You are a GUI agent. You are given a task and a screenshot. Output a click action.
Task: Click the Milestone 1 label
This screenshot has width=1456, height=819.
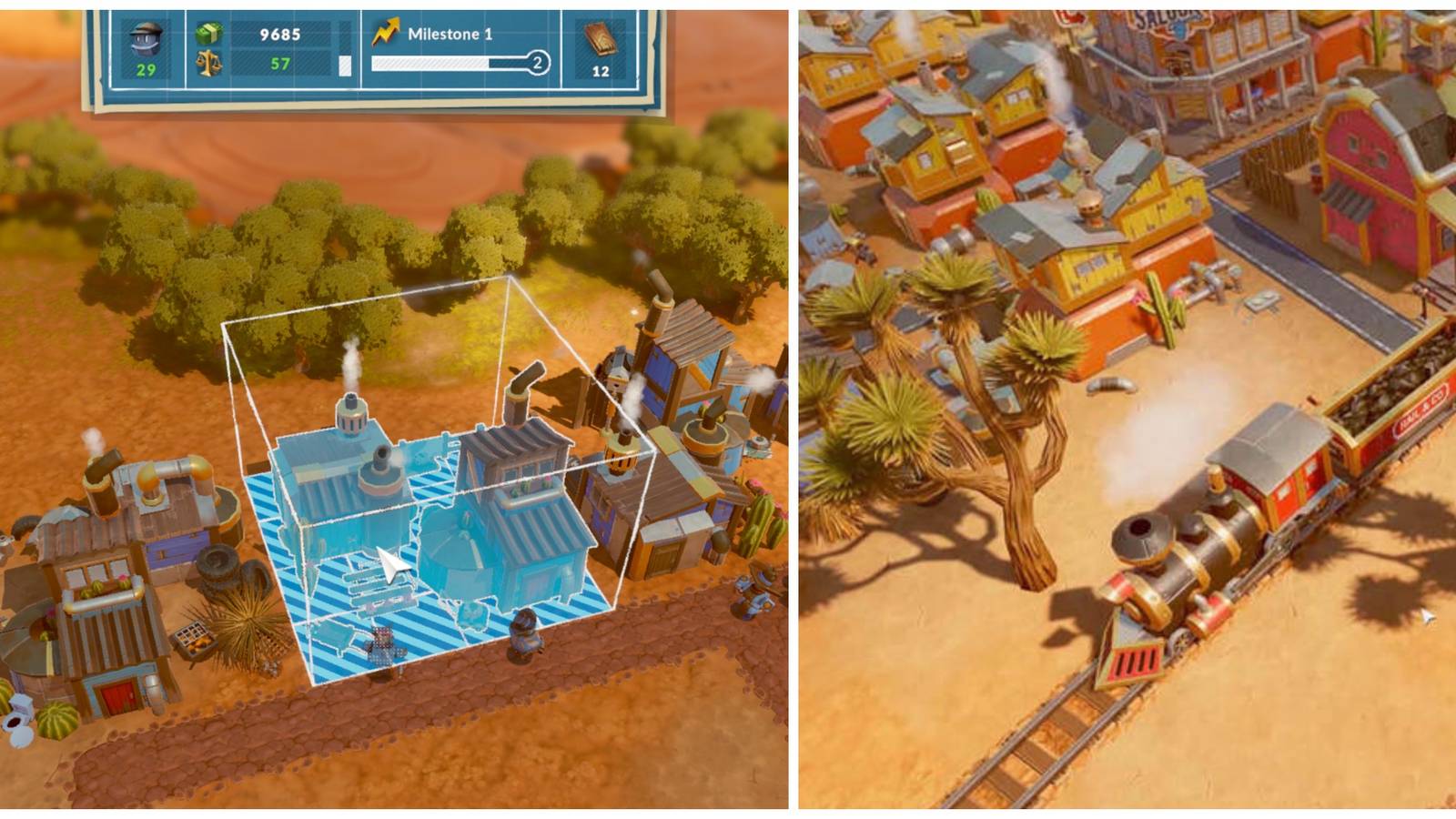[448, 35]
